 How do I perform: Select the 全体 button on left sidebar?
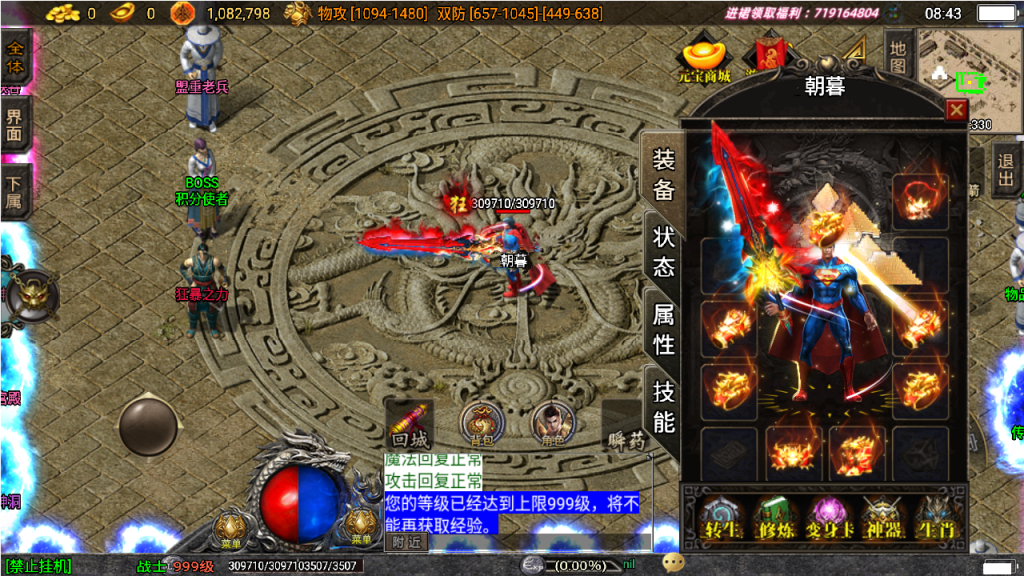[x=14, y=57]
